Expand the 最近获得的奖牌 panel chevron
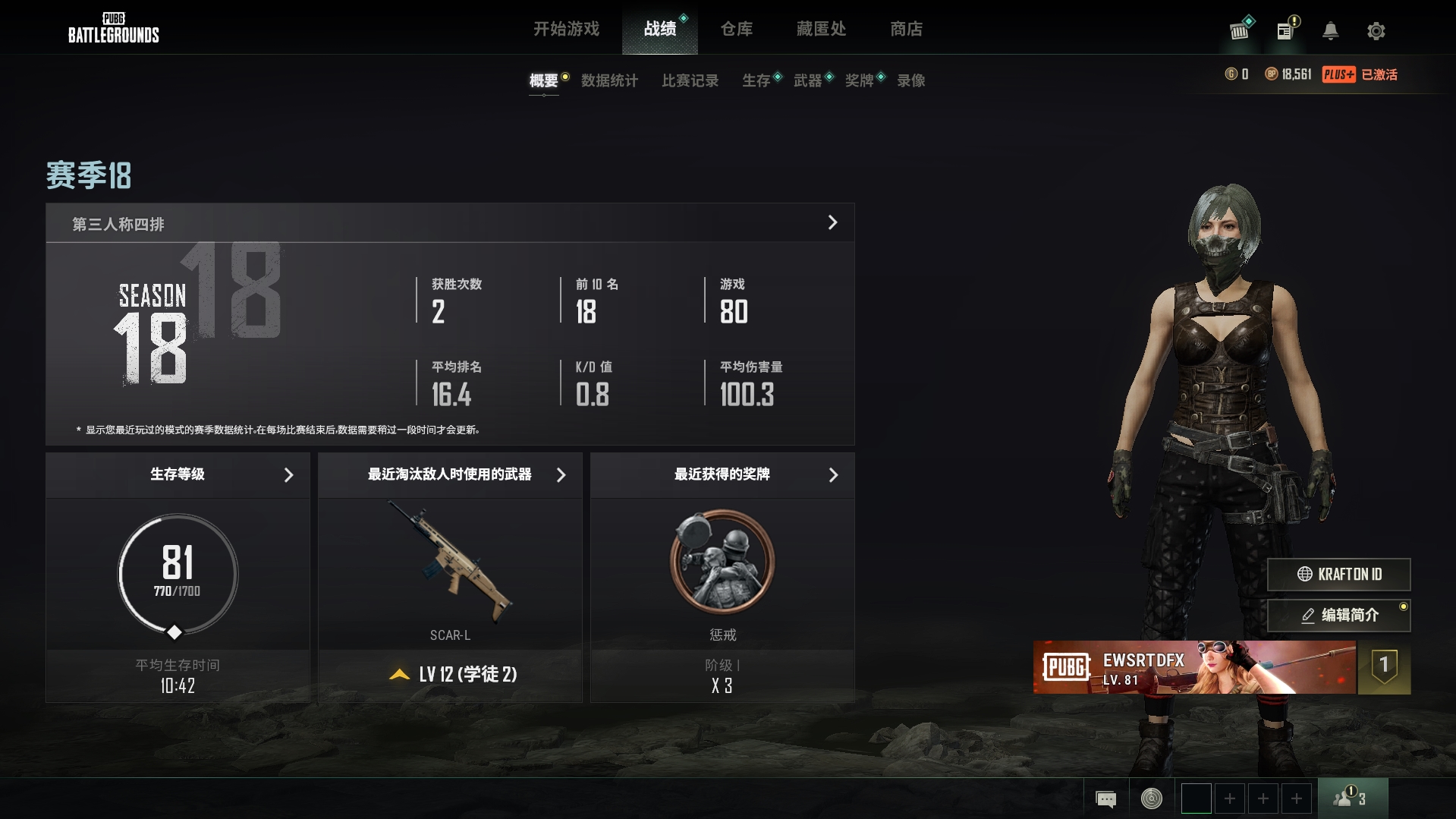This screenshot has height=819, width=1456. click(833, 475)
